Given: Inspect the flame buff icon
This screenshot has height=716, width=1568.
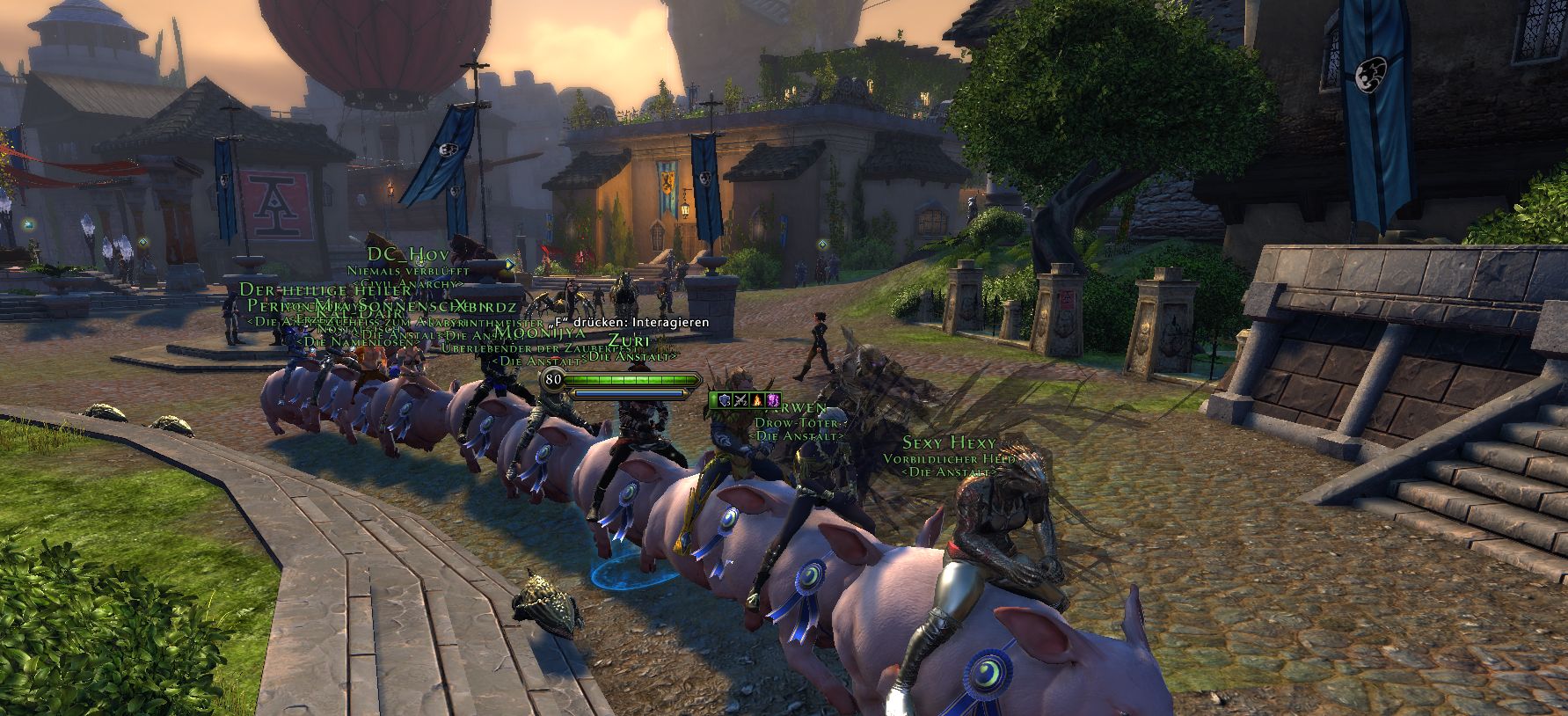Looking at the screenshot, I should (x=757, y=400).
